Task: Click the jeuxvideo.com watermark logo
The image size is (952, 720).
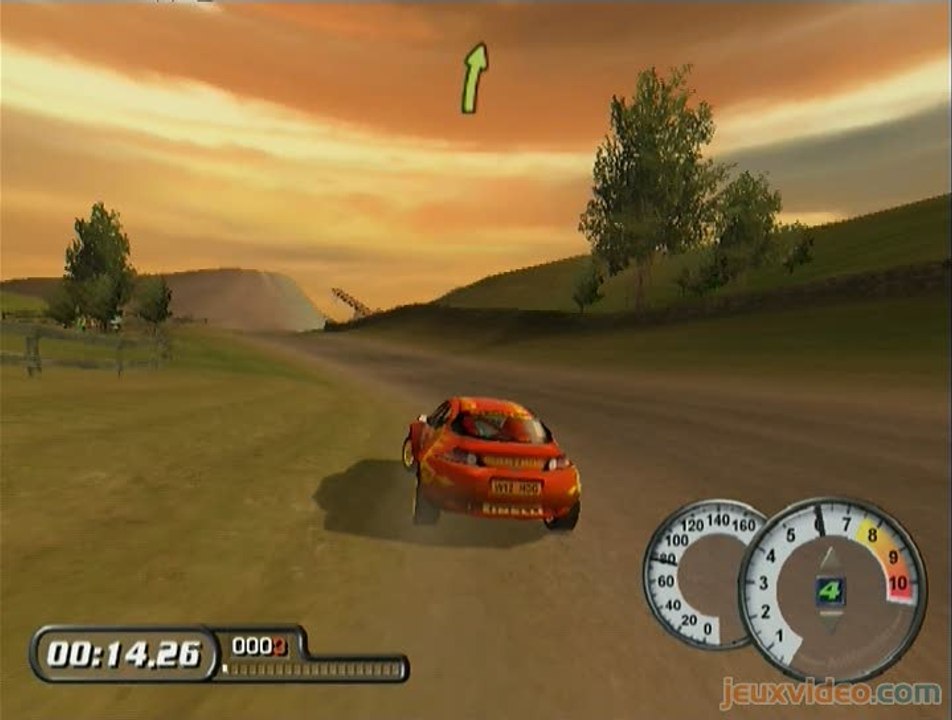Action: [829, 692]
